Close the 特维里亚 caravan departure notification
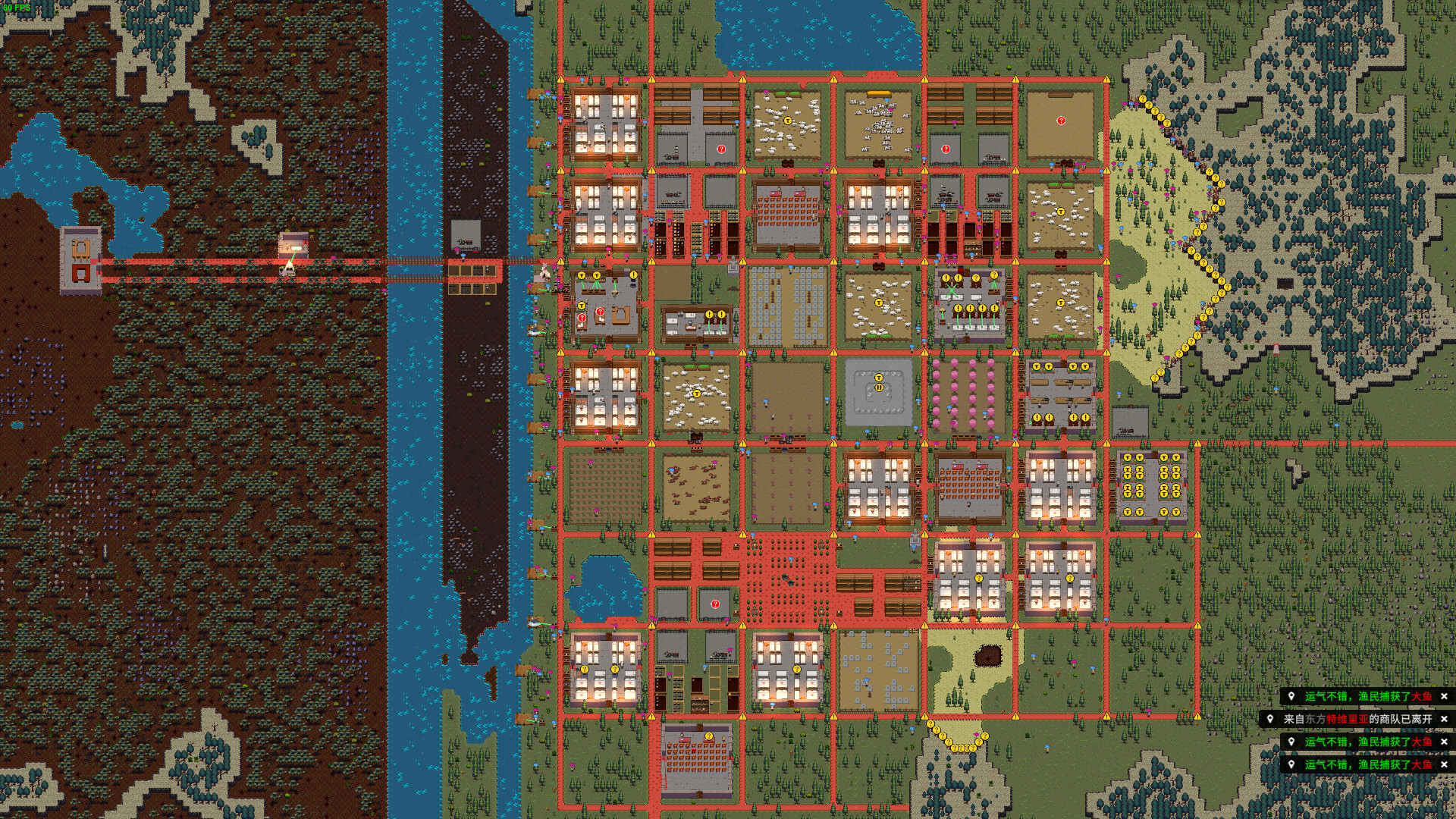Screen dimensions: 1456x819 pos(1442,720)
